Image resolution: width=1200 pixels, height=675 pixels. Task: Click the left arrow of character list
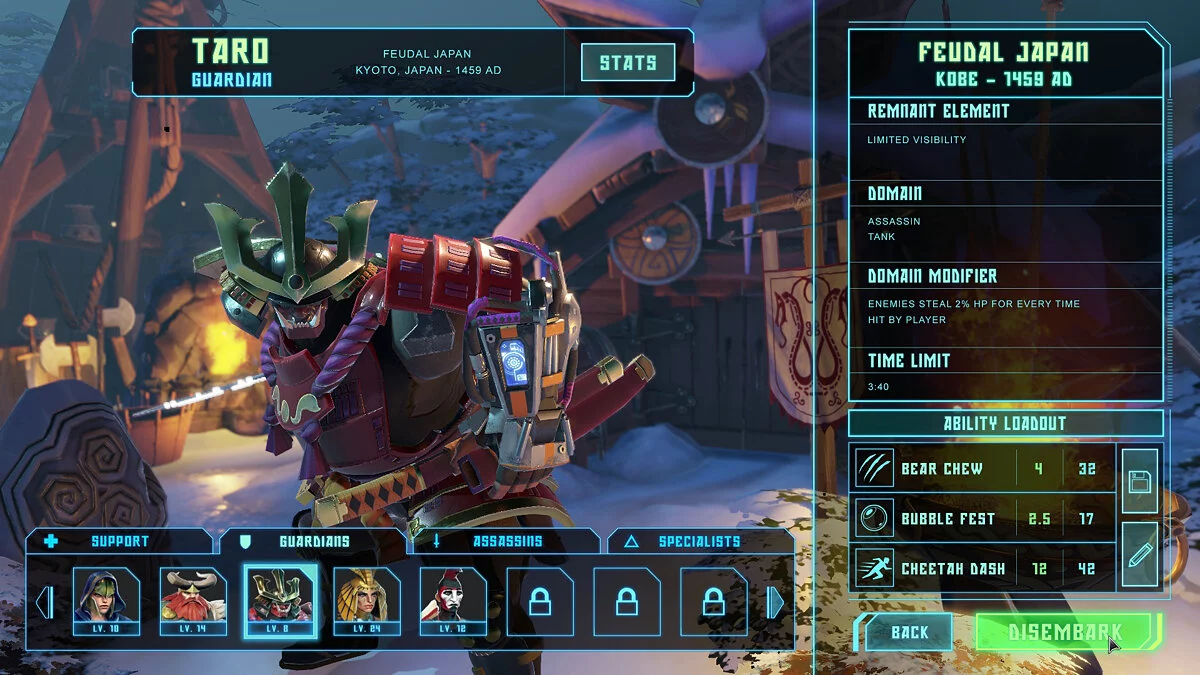pyautogui.click(x=44, y=602)
